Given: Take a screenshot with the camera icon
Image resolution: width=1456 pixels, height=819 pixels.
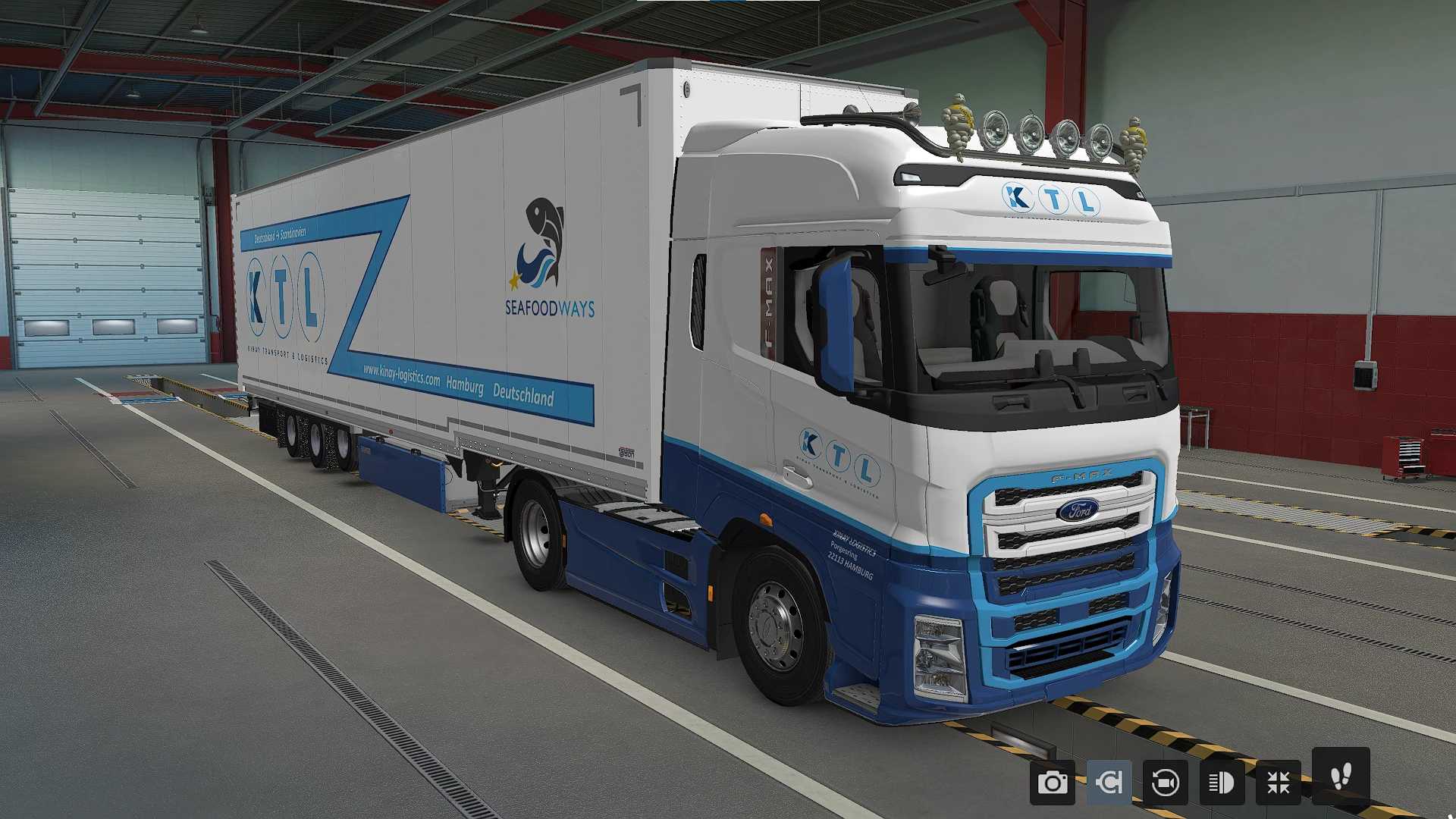Looking at the screenshot, I should coord(1052,783).
